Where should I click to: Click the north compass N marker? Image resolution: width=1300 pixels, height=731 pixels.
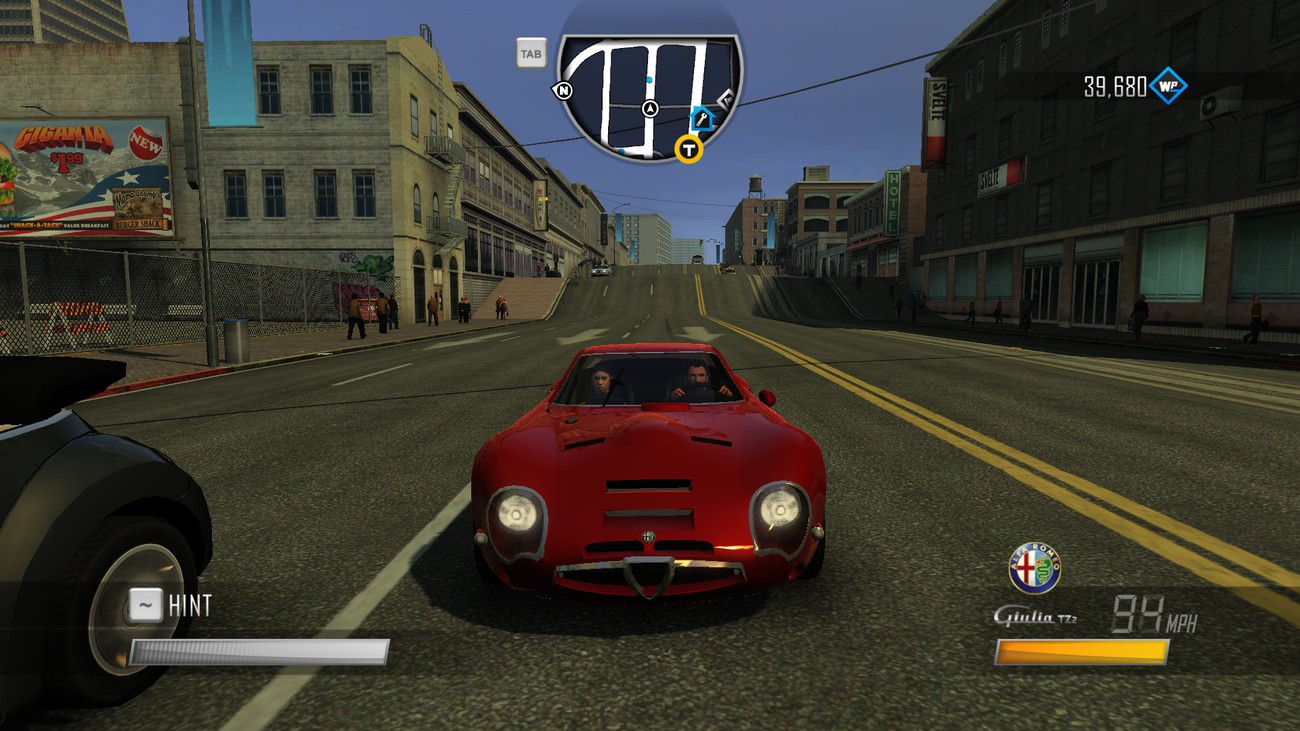click(x=563, y=91)
